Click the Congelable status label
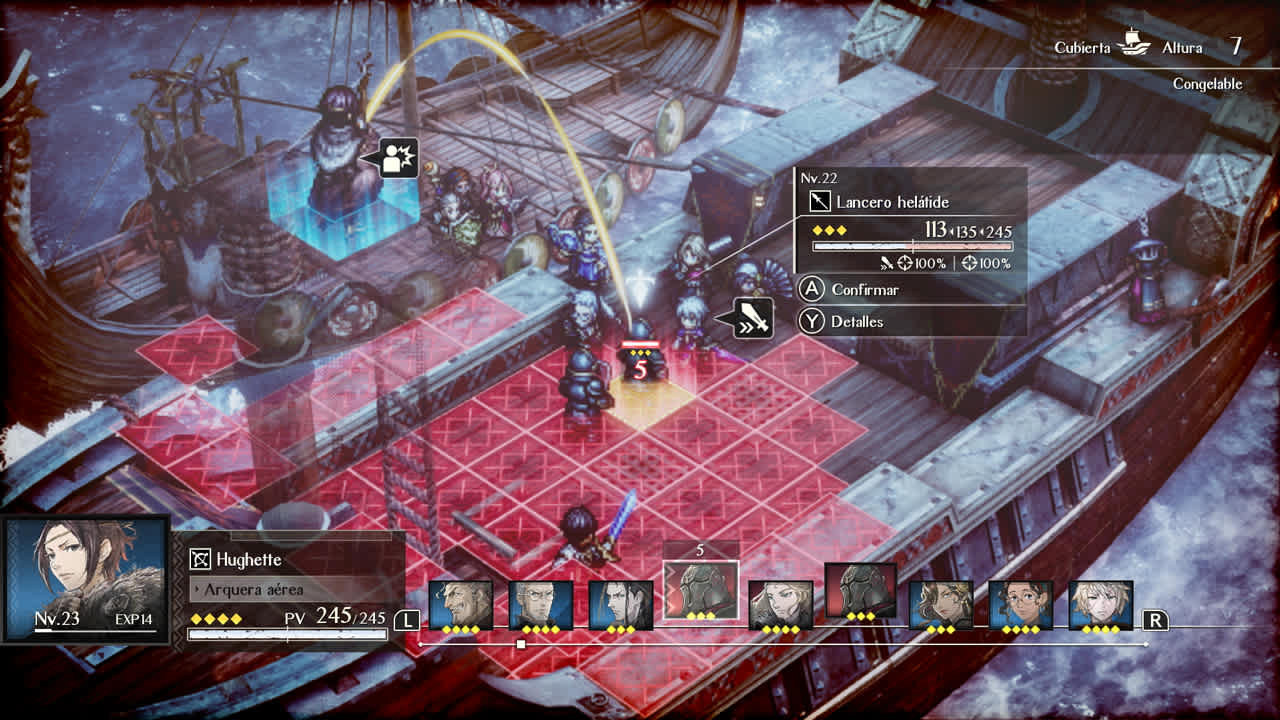 tap(1207, 86)
